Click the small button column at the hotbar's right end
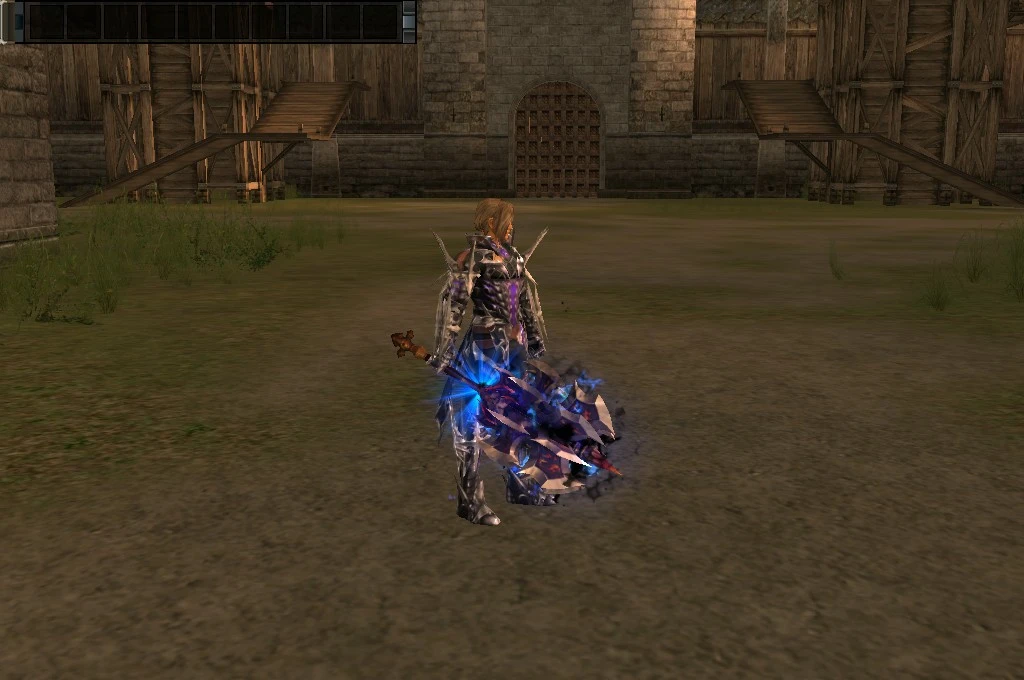 click(x=408, y=21)
